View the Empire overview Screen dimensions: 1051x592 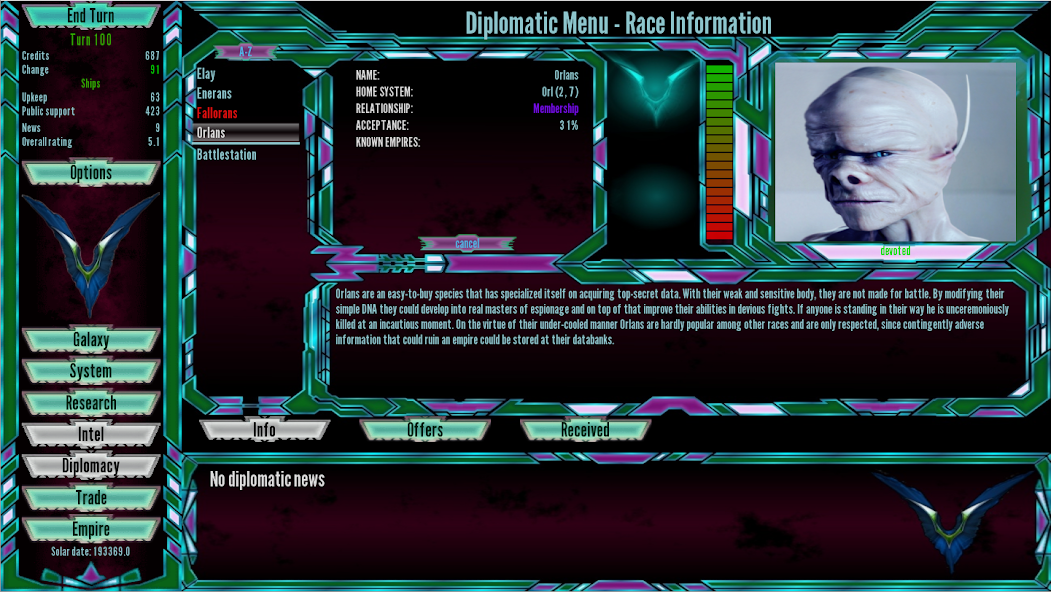point(90,529)
